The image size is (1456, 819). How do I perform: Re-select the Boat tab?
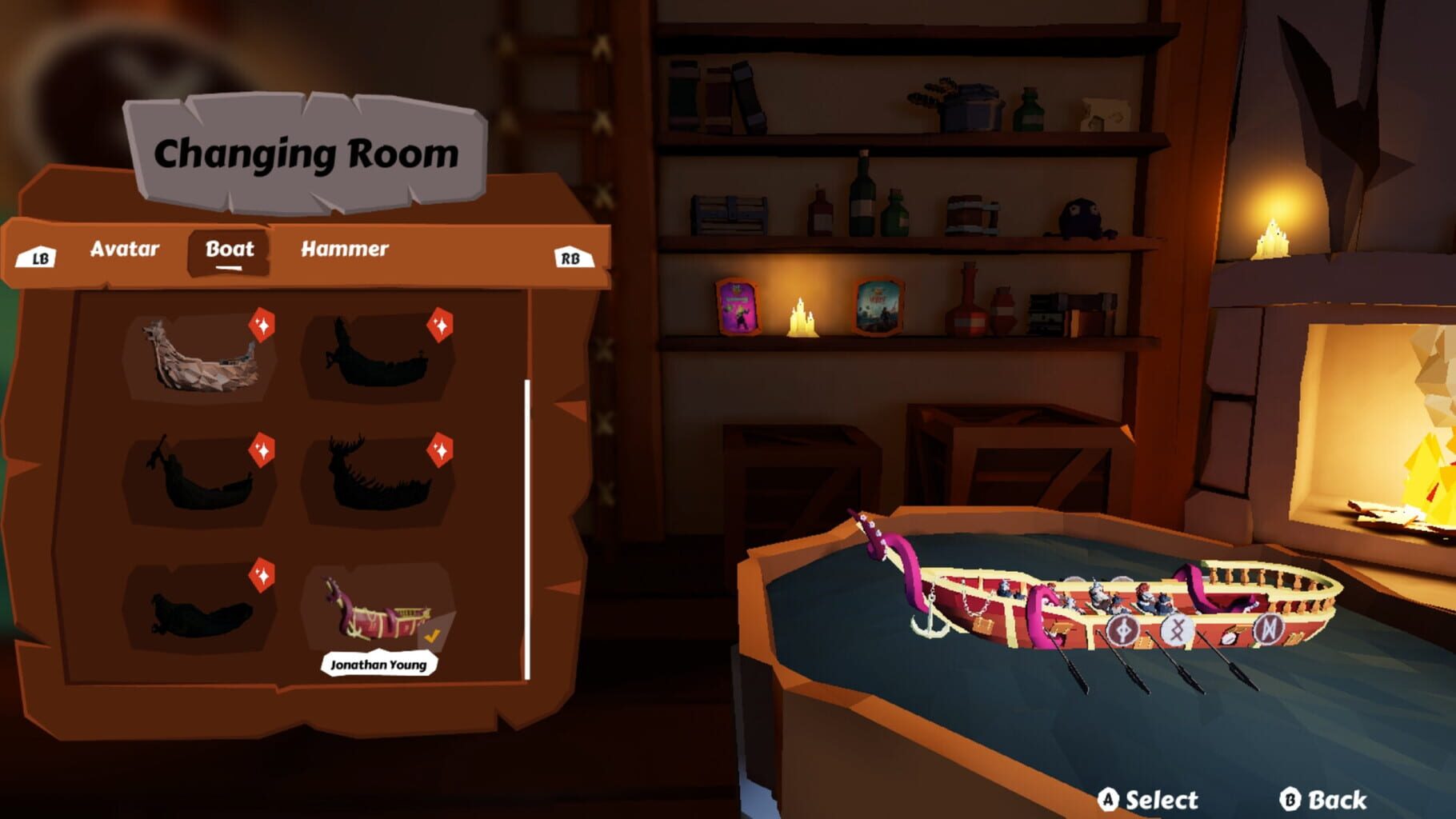point(229,250)
